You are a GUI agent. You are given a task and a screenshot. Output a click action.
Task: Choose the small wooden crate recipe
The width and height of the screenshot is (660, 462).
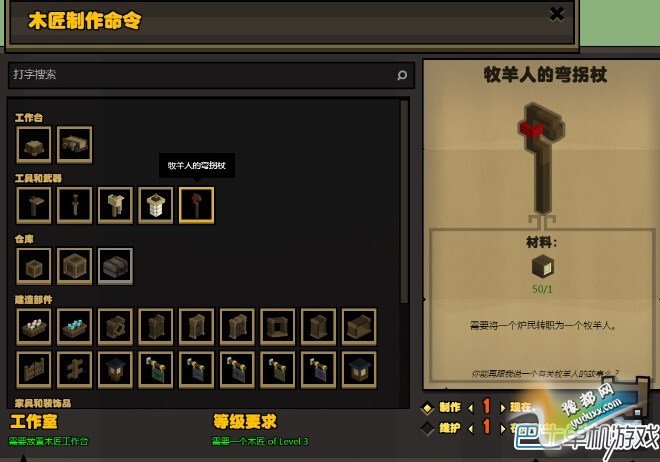(x=34, y=266)
